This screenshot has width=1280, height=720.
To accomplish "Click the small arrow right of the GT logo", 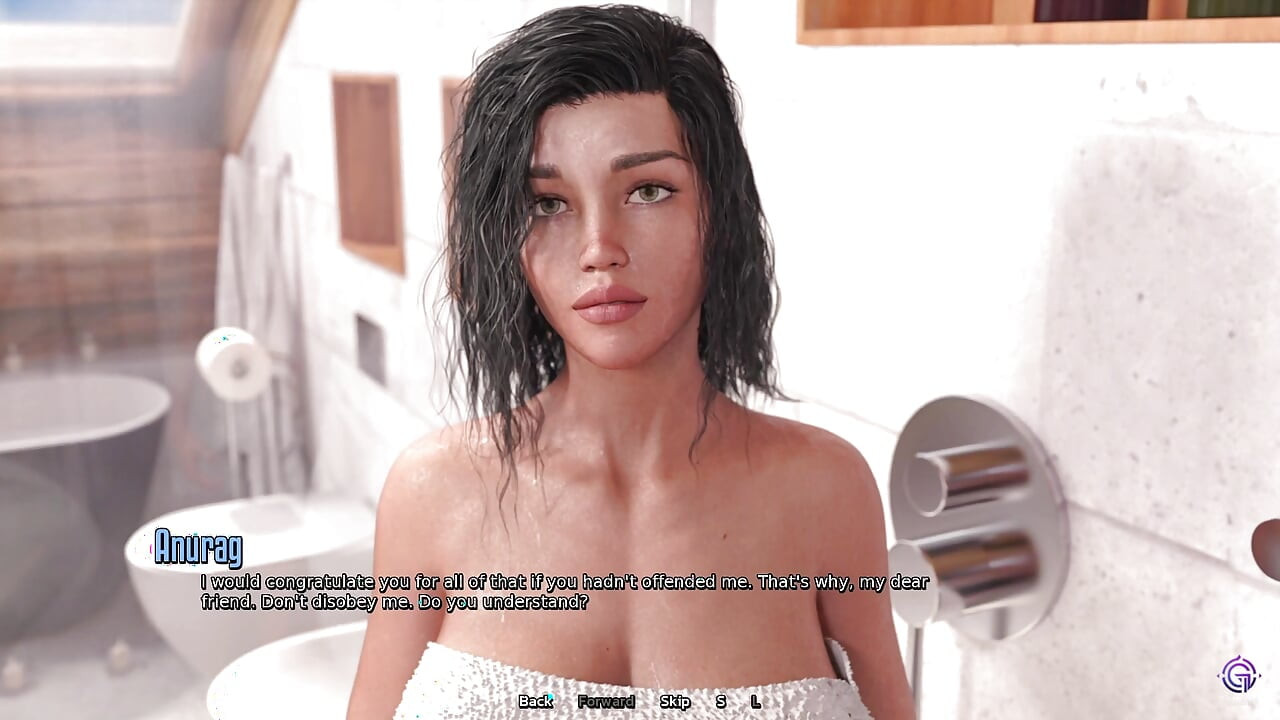I will (x=1260, y=675).
